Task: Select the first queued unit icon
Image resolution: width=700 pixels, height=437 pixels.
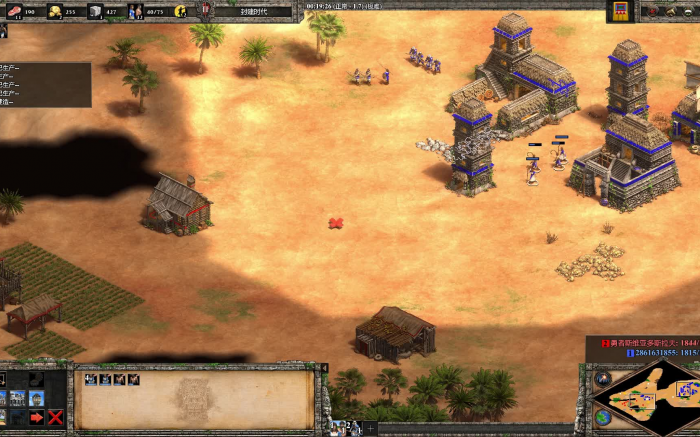Action: [90, 380]
